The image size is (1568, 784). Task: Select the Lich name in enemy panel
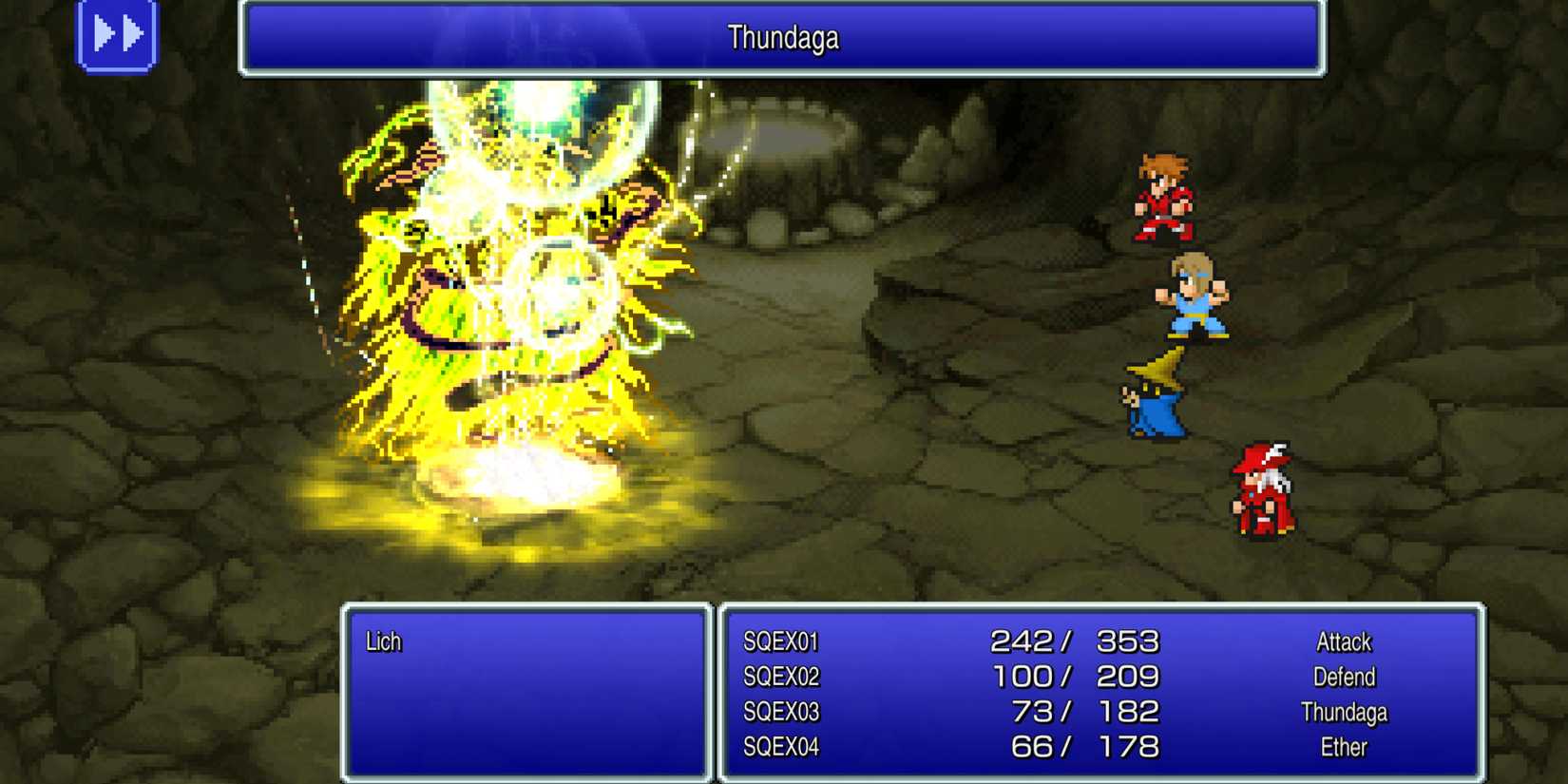382,641
